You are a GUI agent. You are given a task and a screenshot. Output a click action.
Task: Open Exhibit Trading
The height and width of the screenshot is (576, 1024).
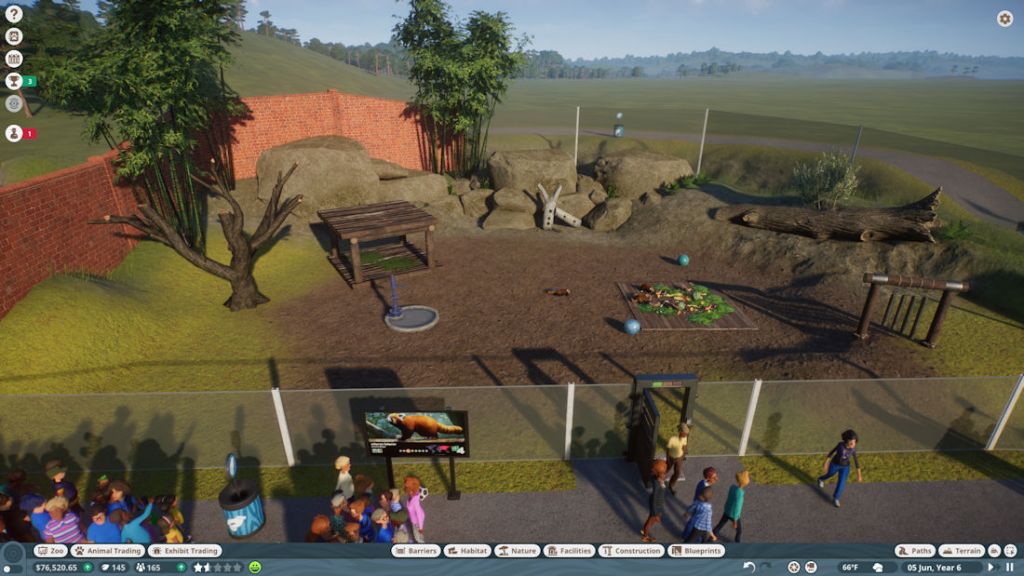[x=185, y=551]
